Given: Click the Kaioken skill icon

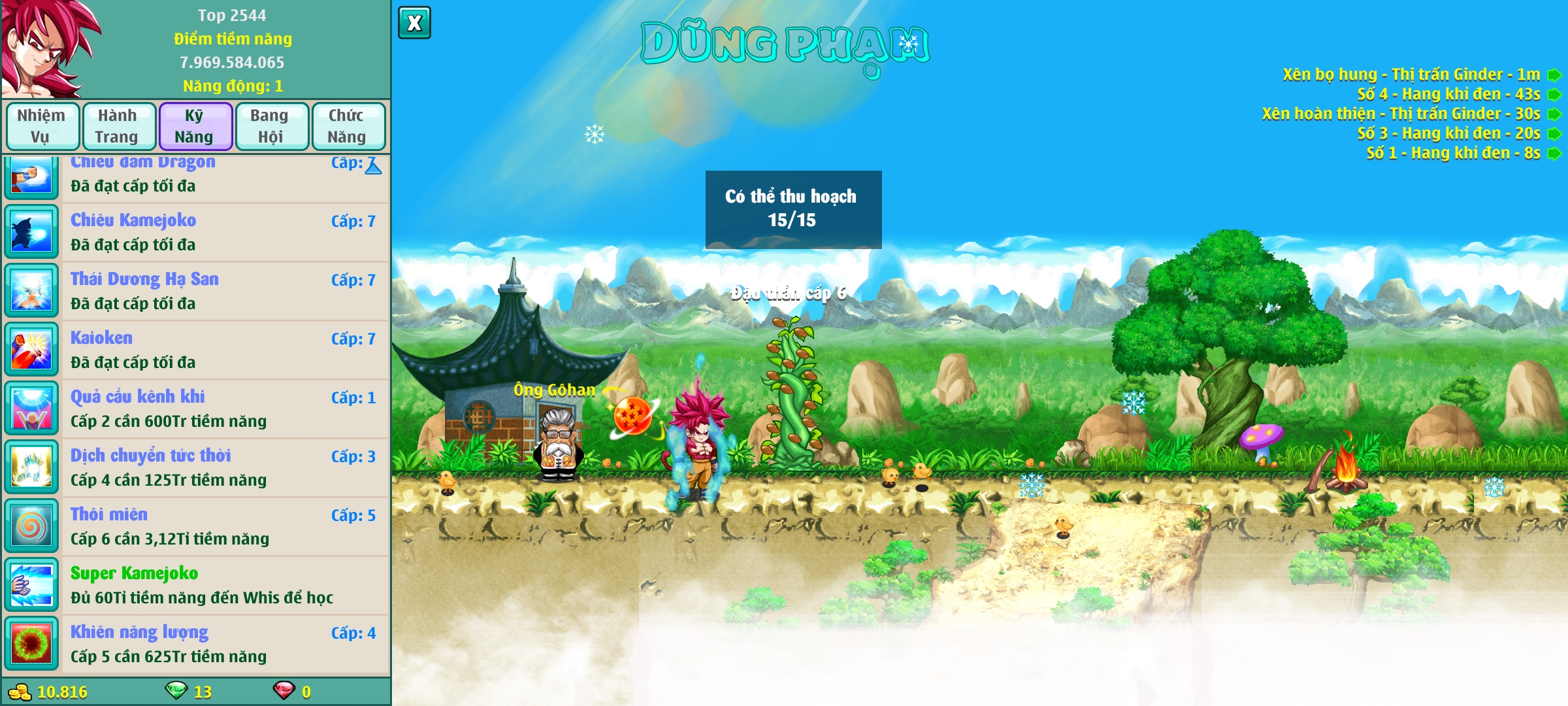Looking at the screenshot, I should 31,350.
